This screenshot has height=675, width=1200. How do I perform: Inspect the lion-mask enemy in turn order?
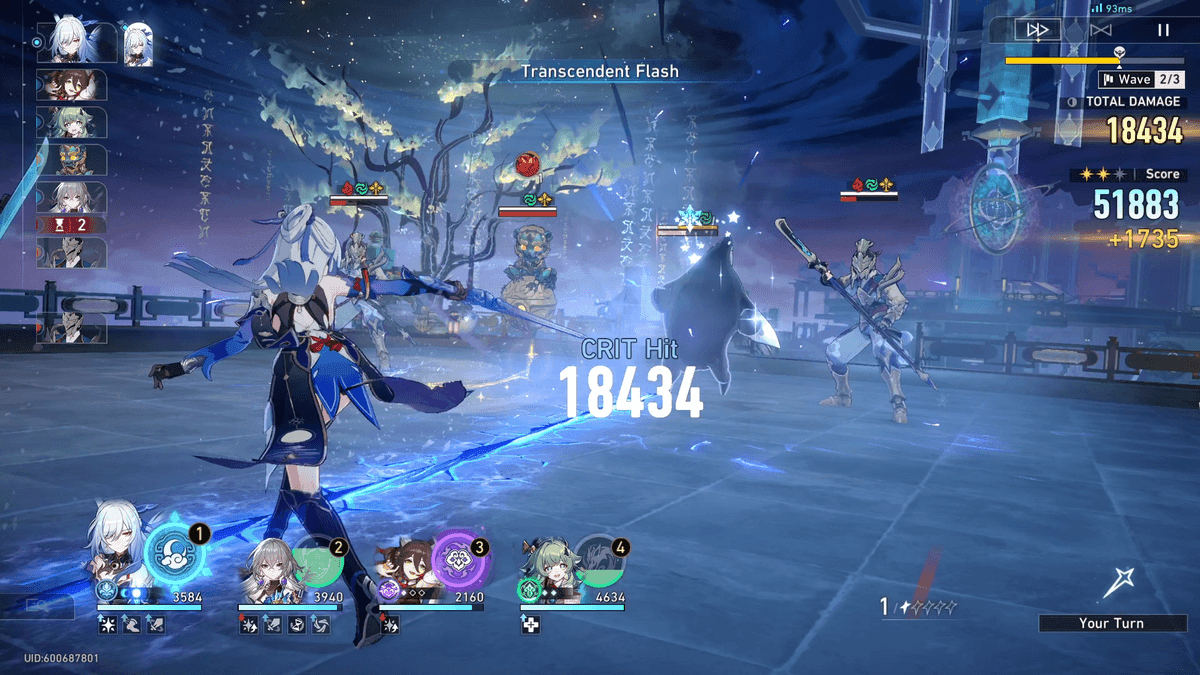click(x=71, y=159)
